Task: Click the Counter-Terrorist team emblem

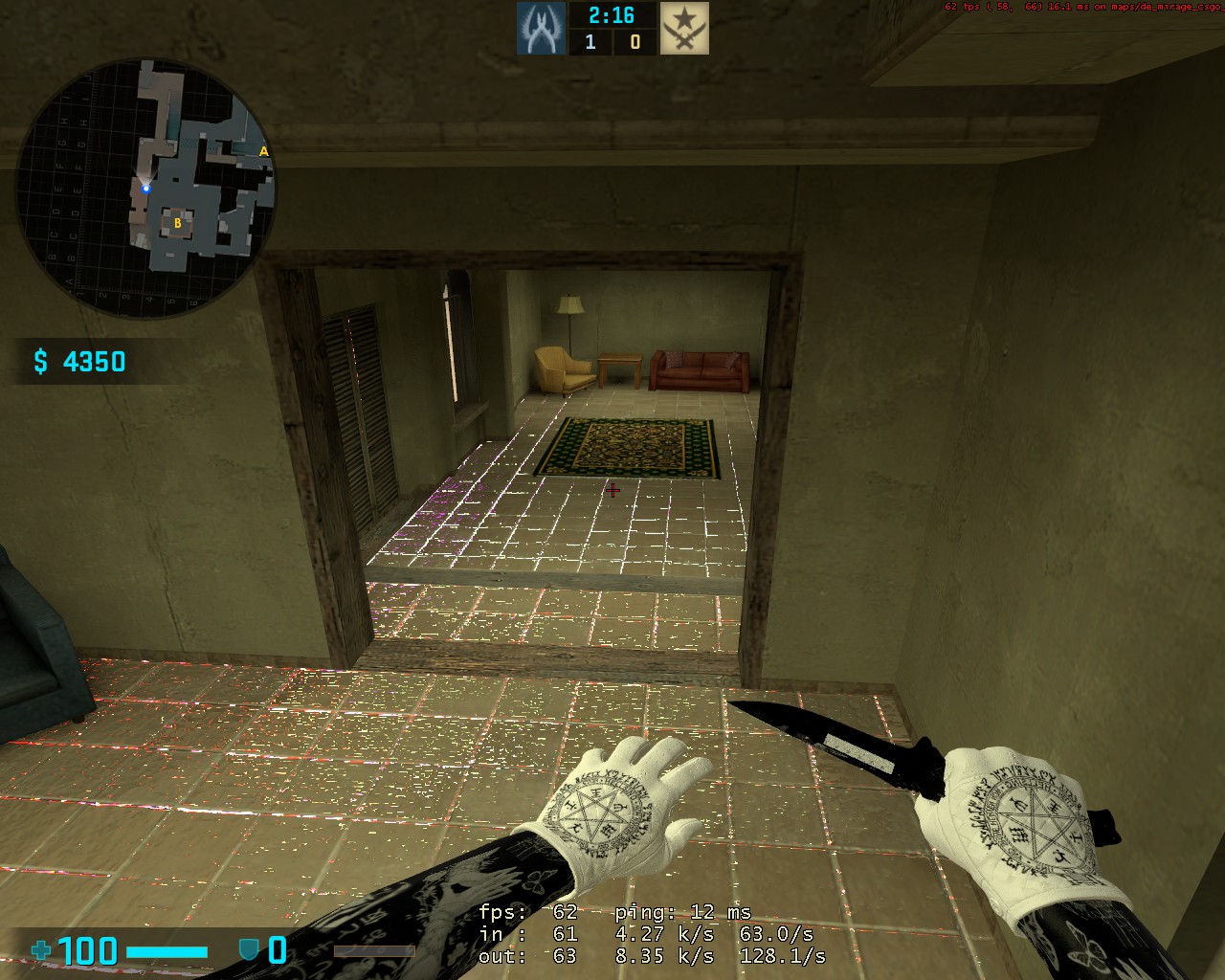Action: tap(542, 28)
